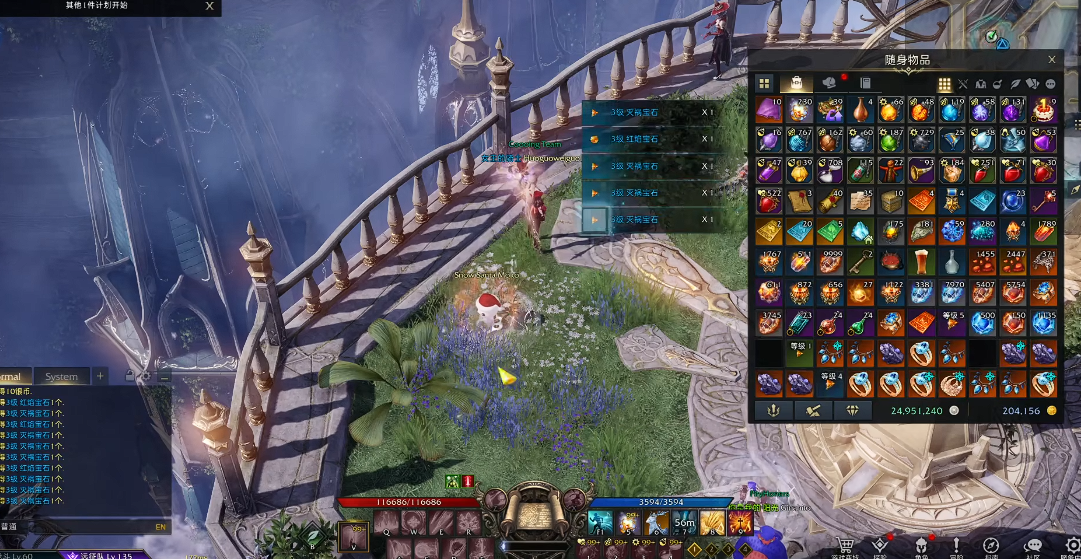Close the top-left notification banner
The width and height of the screenshot is (1081, 559).
[x=209, y=6]
